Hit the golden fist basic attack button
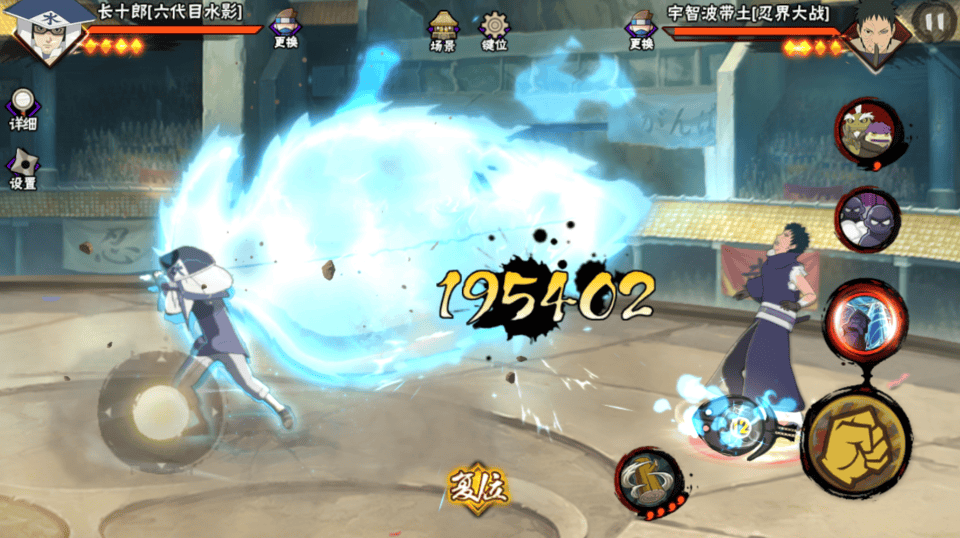This screenshot has width=960, height=538. pyautogui.click(x=856, y=442)
